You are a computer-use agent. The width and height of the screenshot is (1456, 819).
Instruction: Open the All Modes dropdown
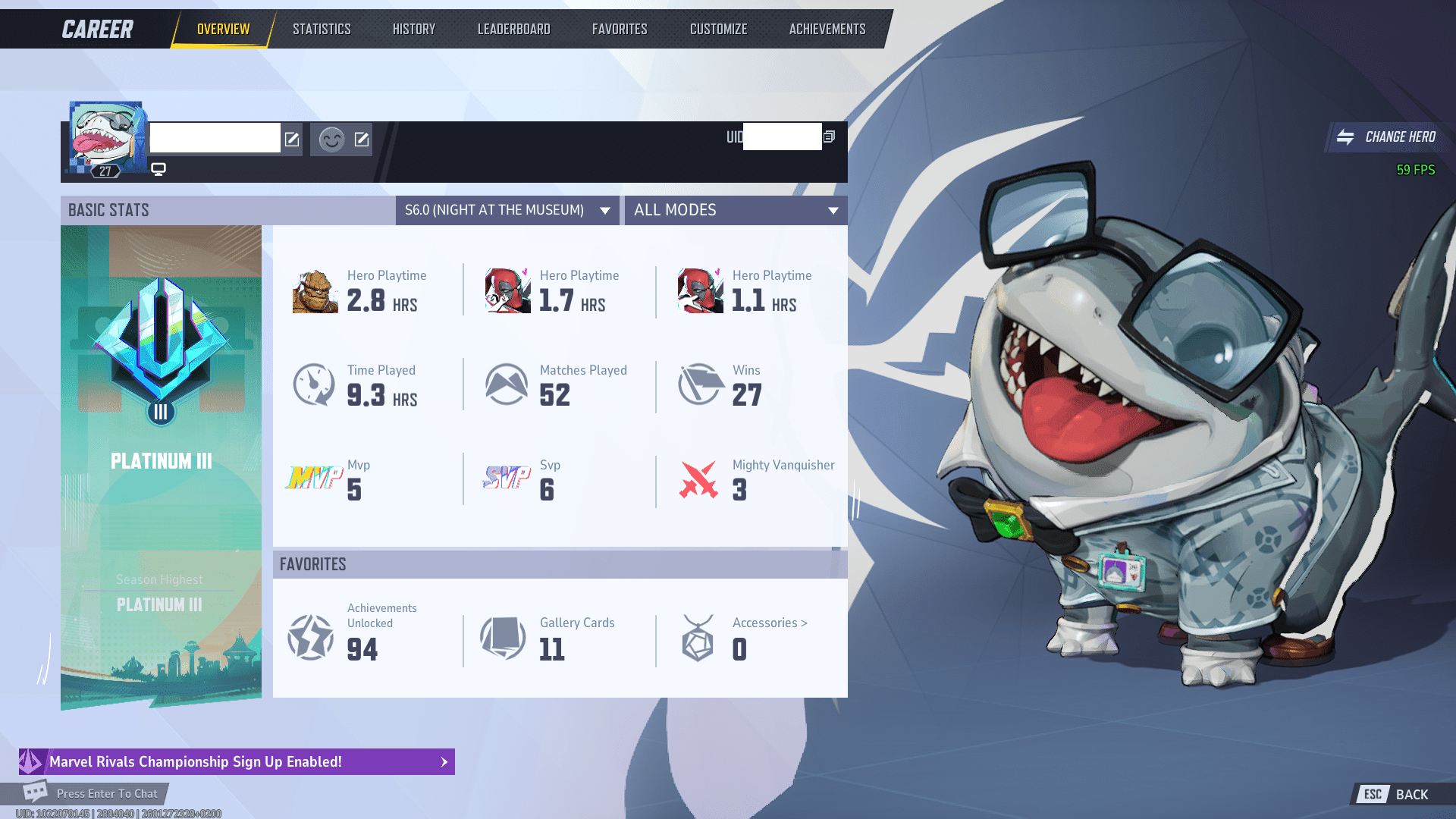point(735,210)
